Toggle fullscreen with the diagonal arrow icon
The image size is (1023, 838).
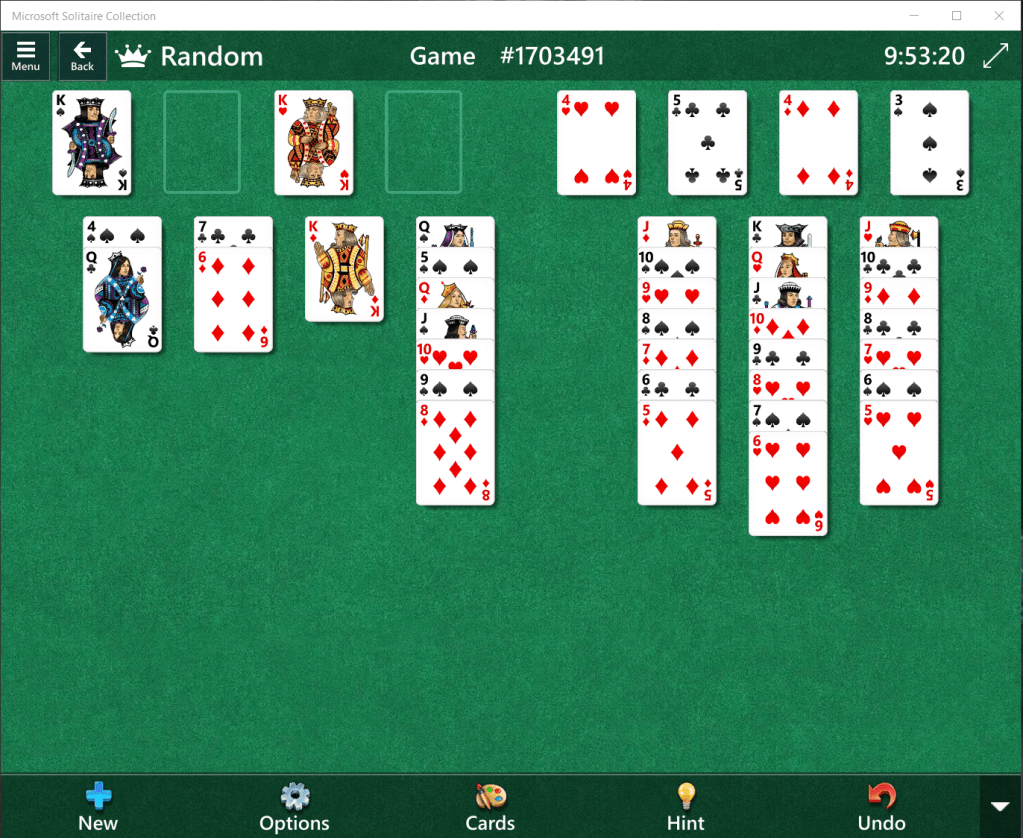tap(995, 56)
